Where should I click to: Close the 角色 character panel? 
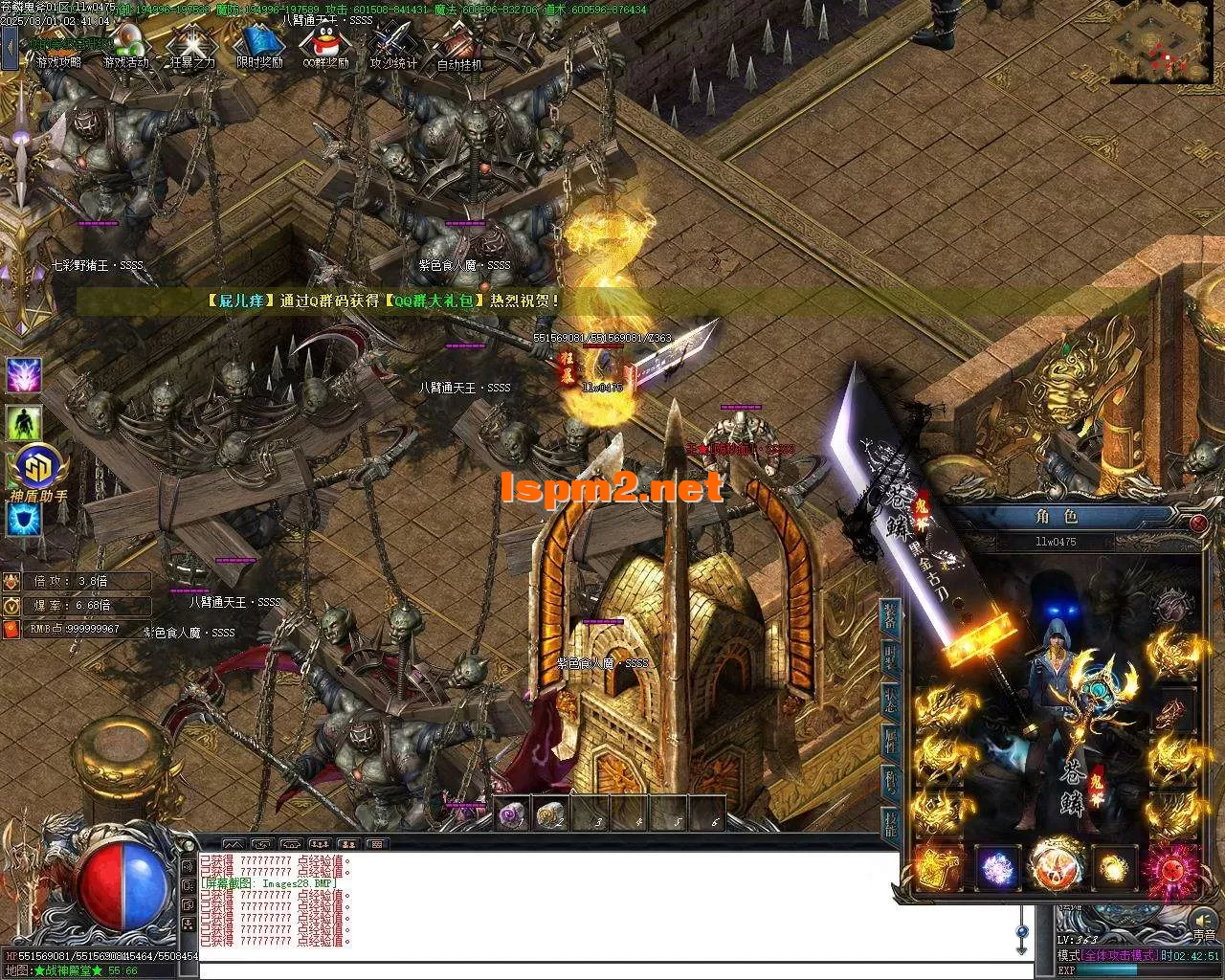(x=1198, y=523)
